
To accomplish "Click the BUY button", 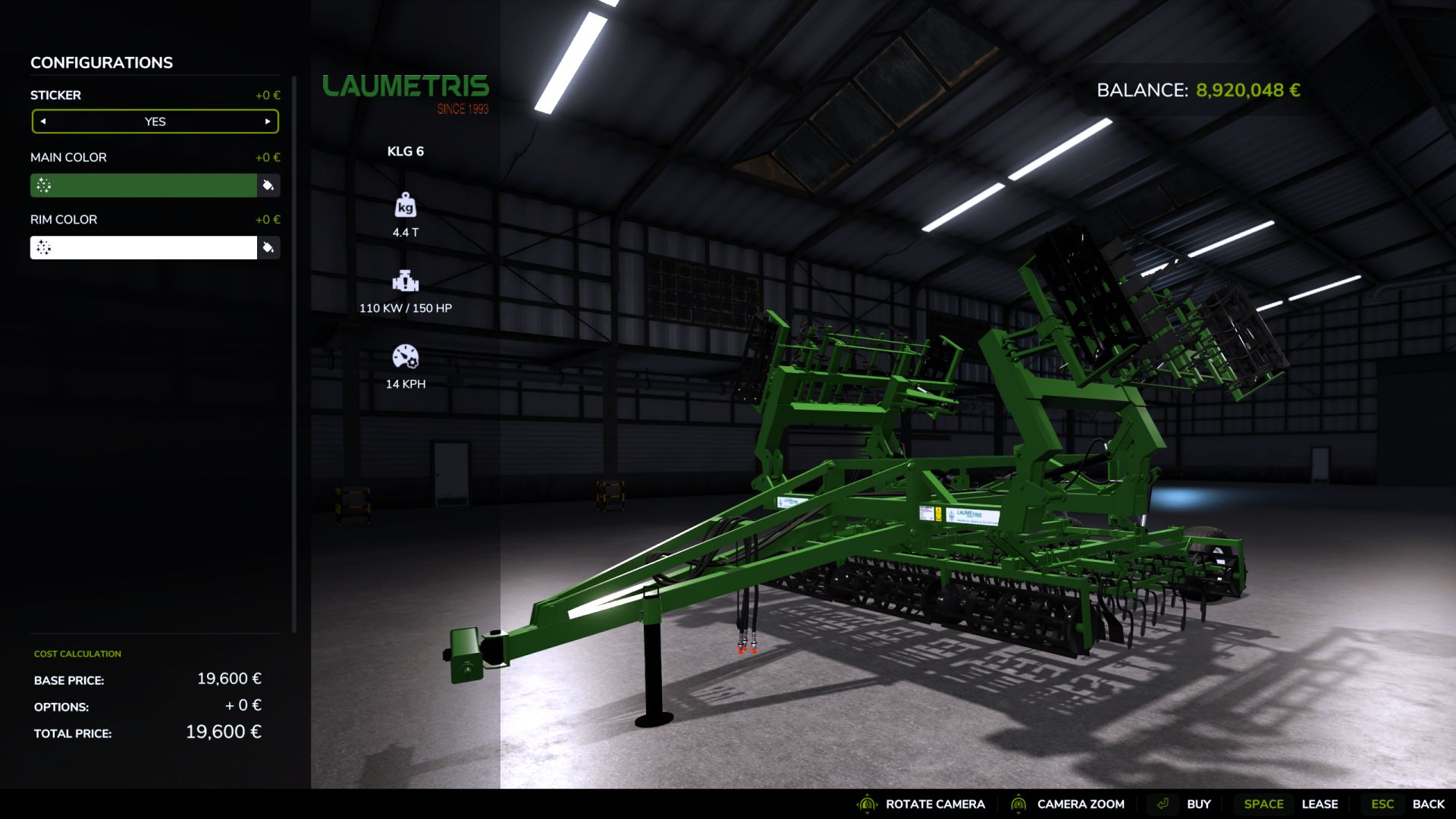I will click(1199, 803).
